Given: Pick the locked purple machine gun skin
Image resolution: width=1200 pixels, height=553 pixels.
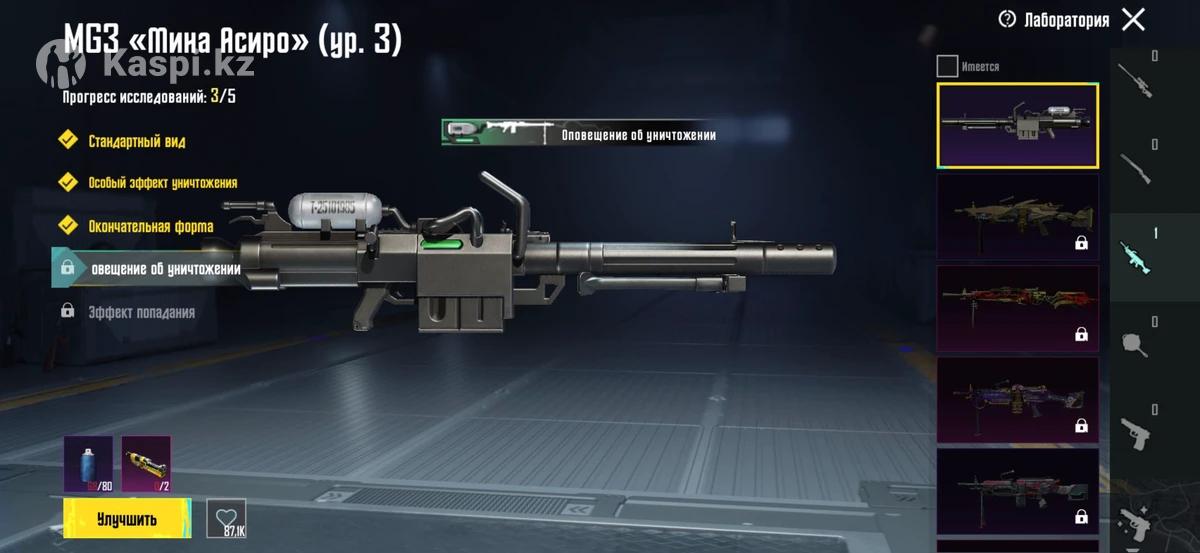Looking at the screenshot, I should point(1017,400).
